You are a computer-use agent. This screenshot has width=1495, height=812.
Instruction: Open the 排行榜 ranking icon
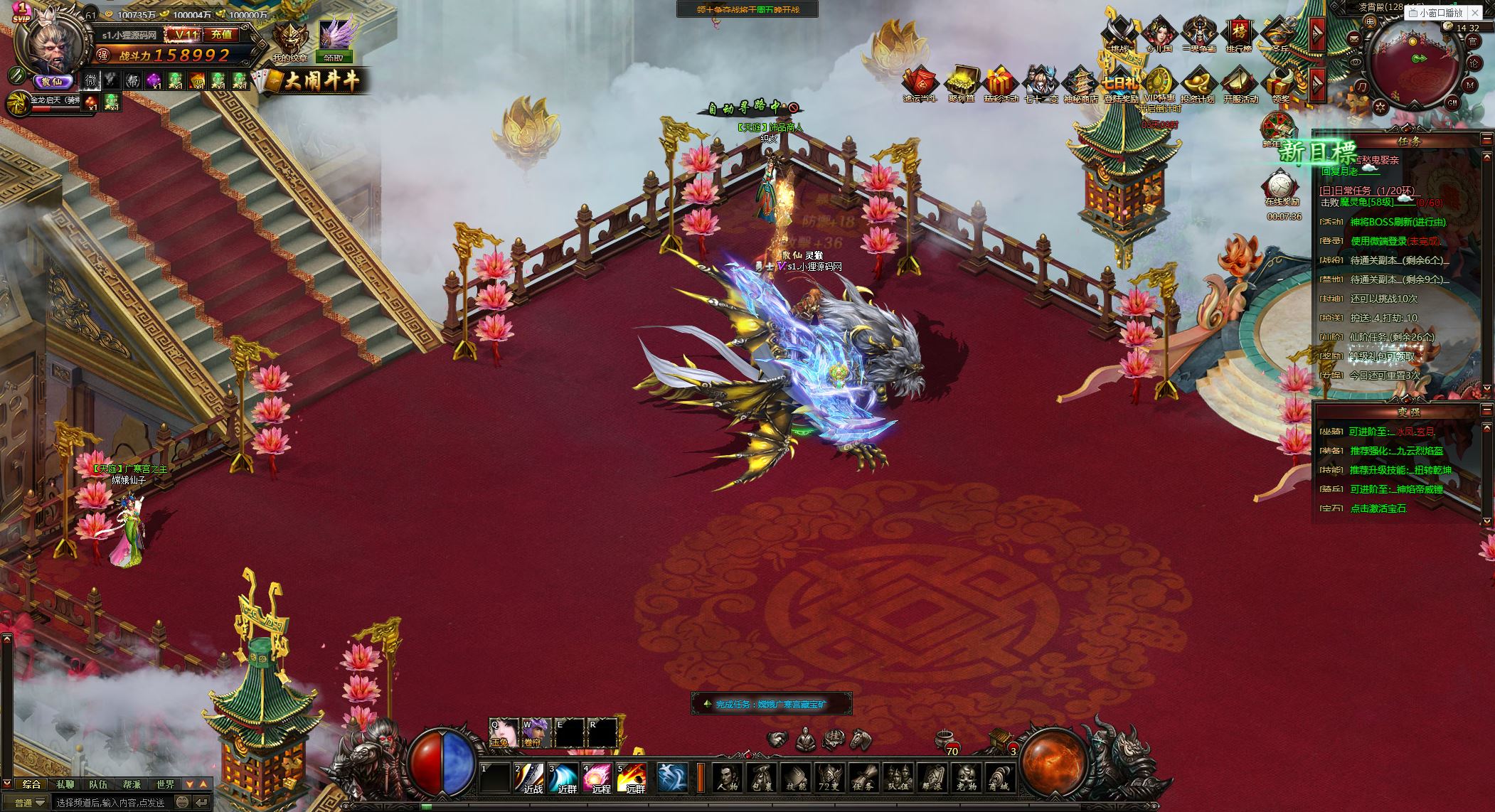(x=1238, y=34)
